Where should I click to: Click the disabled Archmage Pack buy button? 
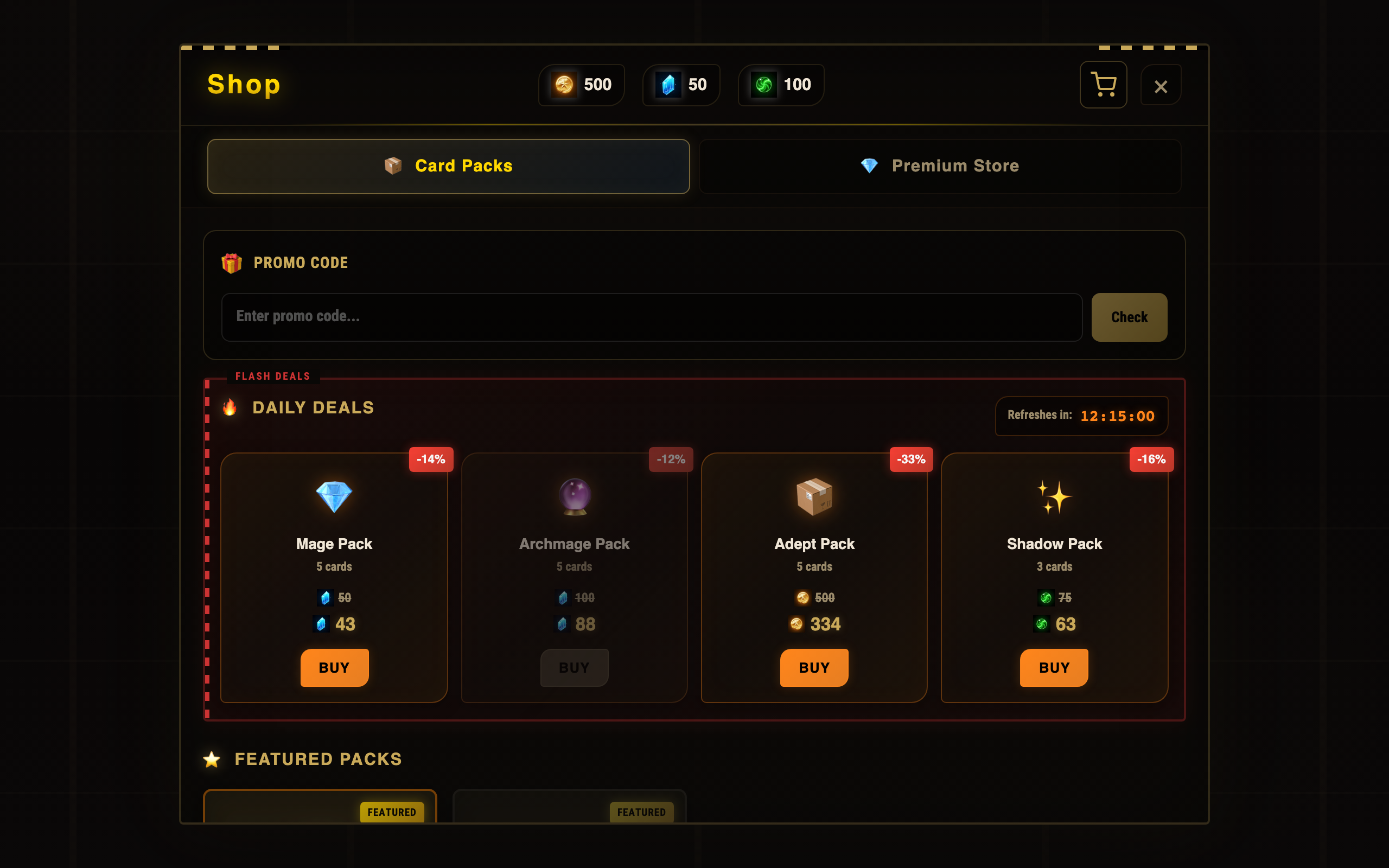(x=574, y=667)
